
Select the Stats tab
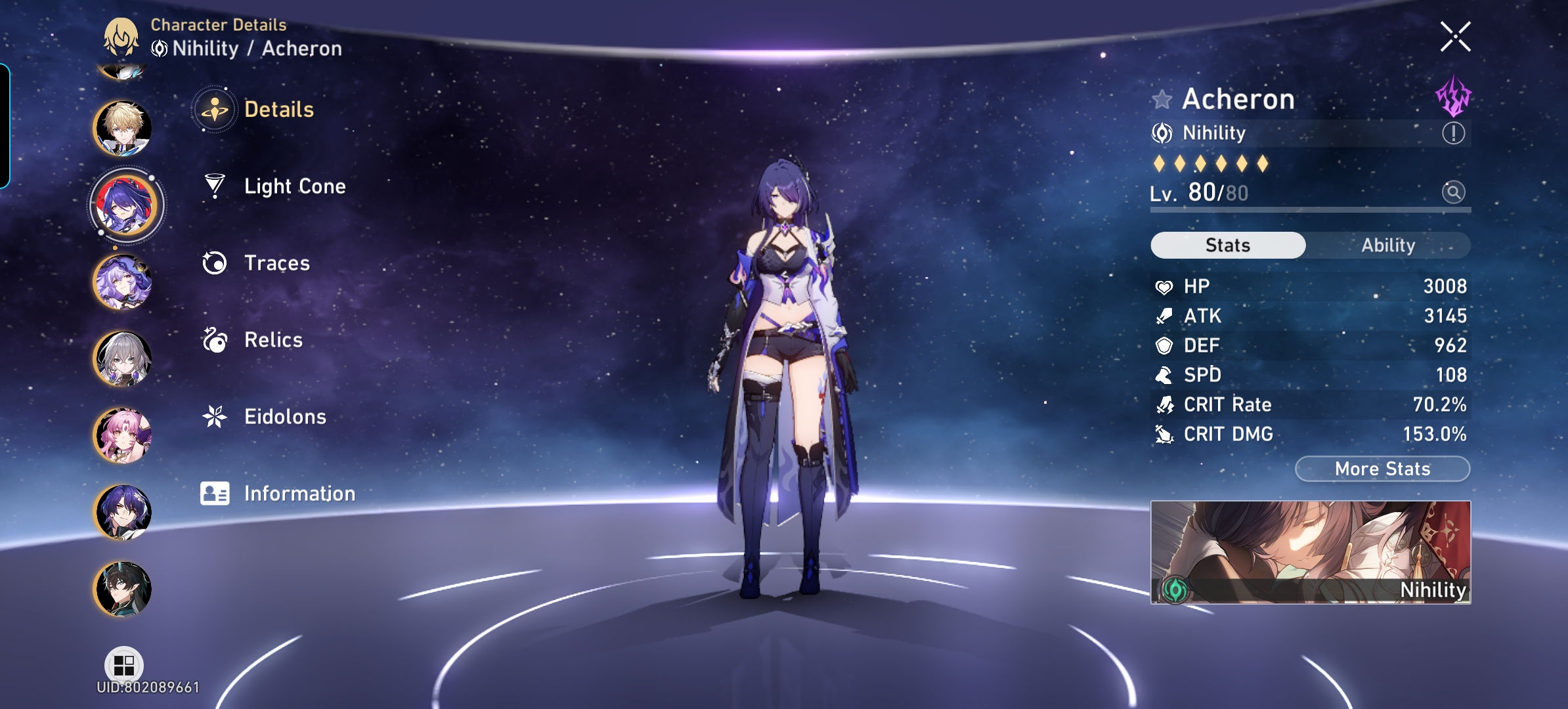tap(1228, 245)
